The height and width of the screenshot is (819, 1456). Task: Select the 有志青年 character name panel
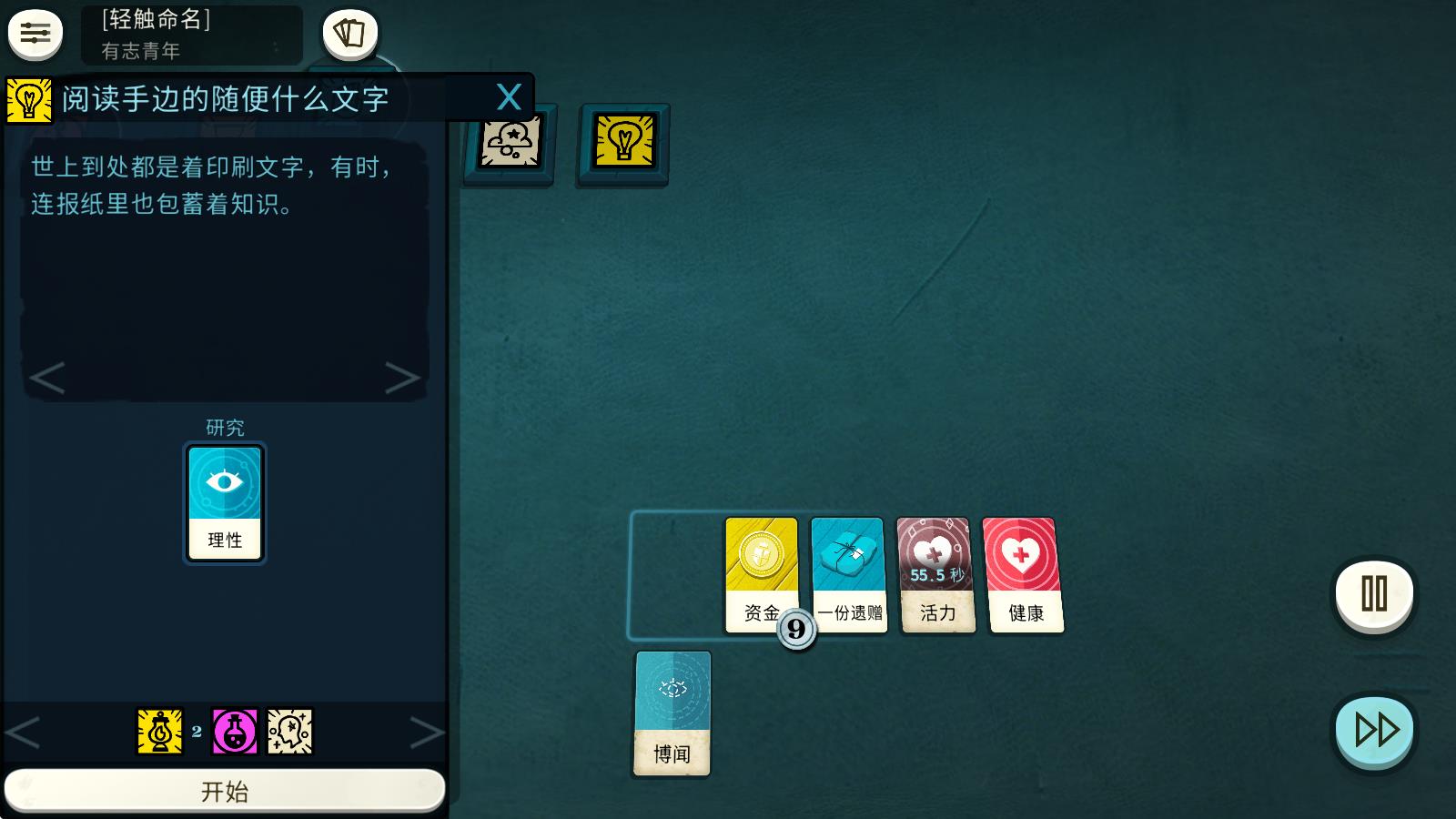click(x=190, y=36)
